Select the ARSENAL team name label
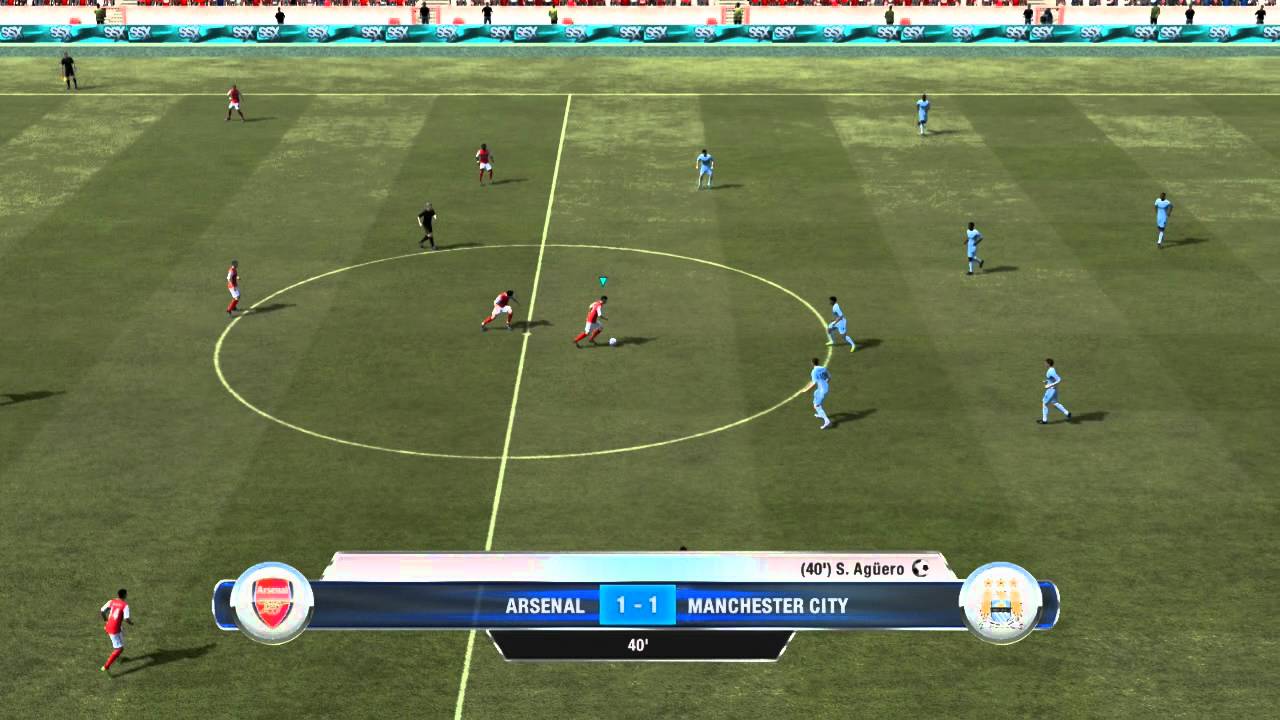This screenshot has height=720, width=1280. click(x=544, y=606)
